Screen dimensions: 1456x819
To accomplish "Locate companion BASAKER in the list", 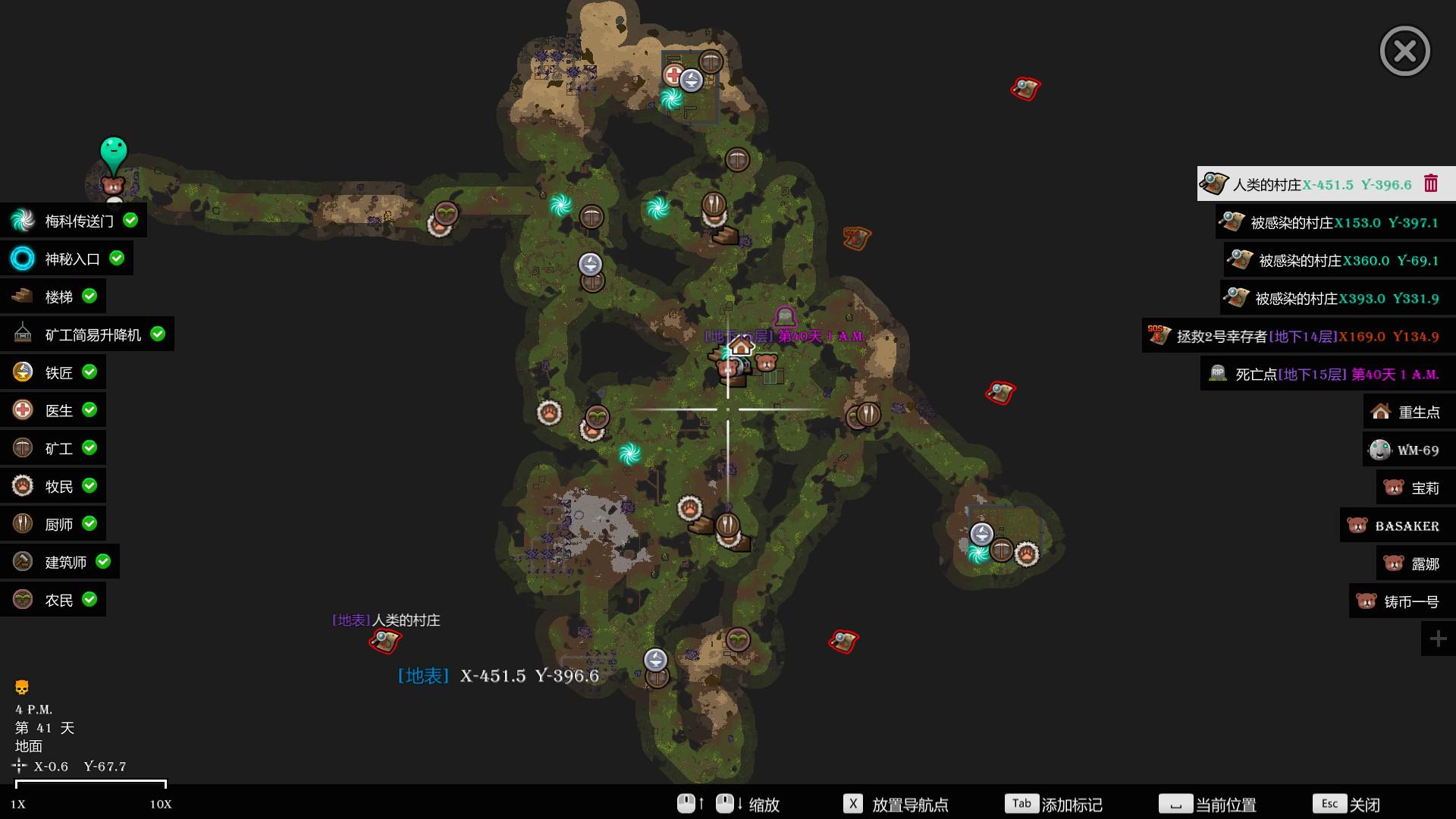I will [1397, 526].
